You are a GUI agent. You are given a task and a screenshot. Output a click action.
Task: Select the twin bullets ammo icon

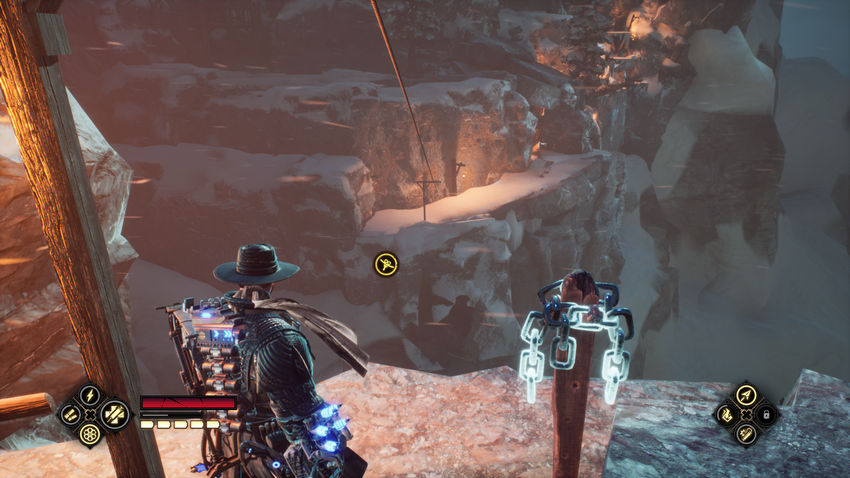(70, 415)
